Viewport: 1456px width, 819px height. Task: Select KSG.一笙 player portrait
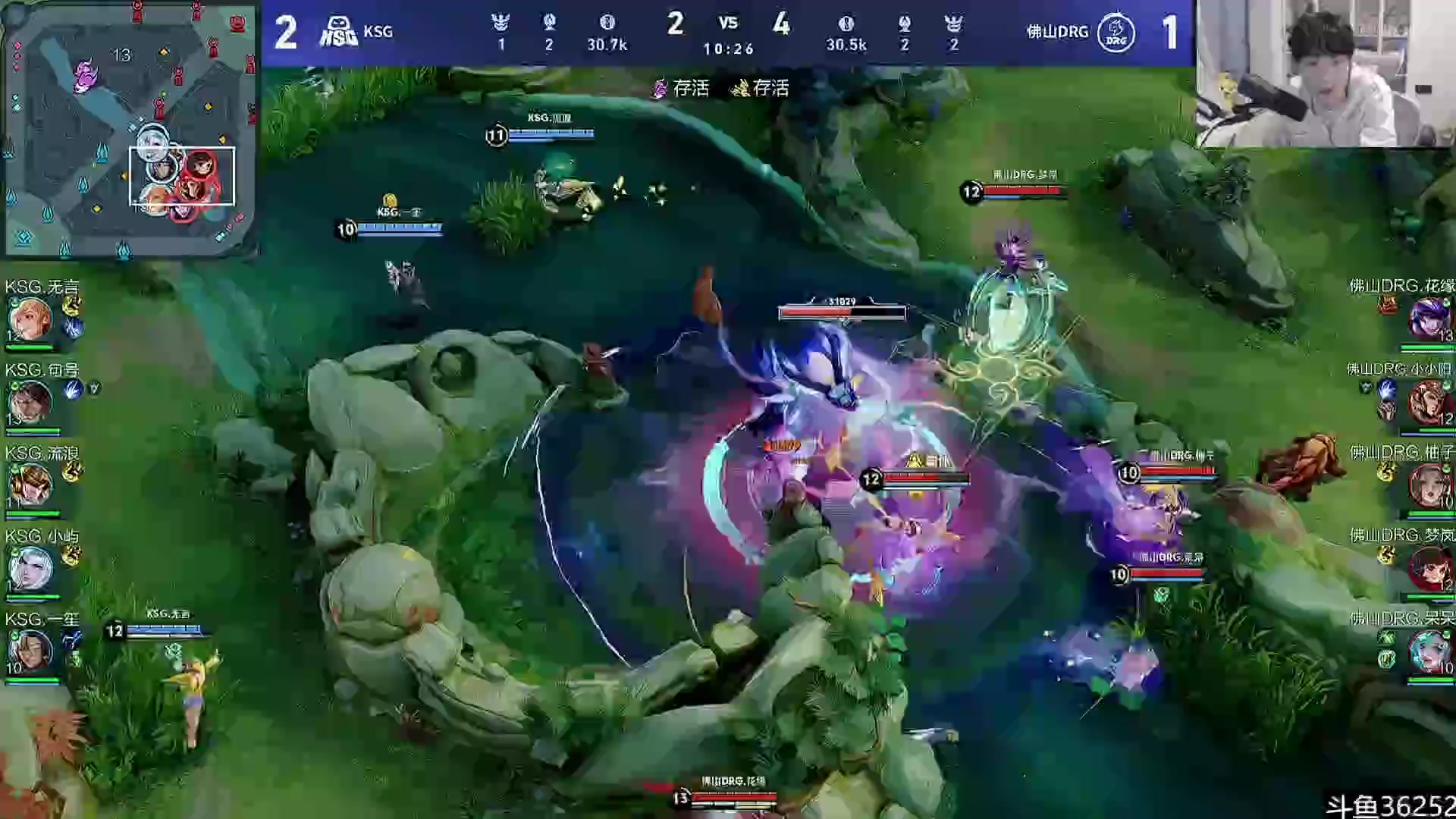[30, 651]
